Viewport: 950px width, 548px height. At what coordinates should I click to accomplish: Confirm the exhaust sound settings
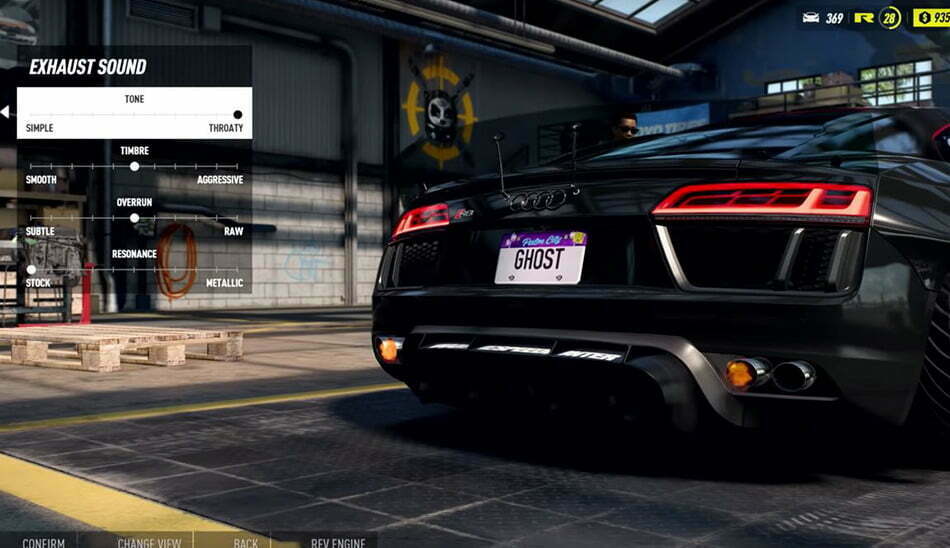[x=43, y=542]
